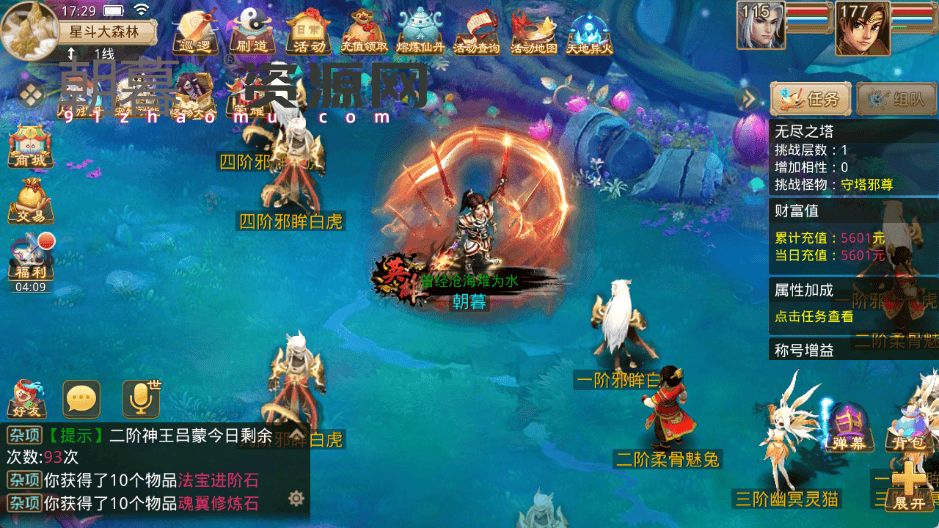Screen dimensions: 939x528
Task: Open the 活动查询 scroll icon
Action: point(476,30)
